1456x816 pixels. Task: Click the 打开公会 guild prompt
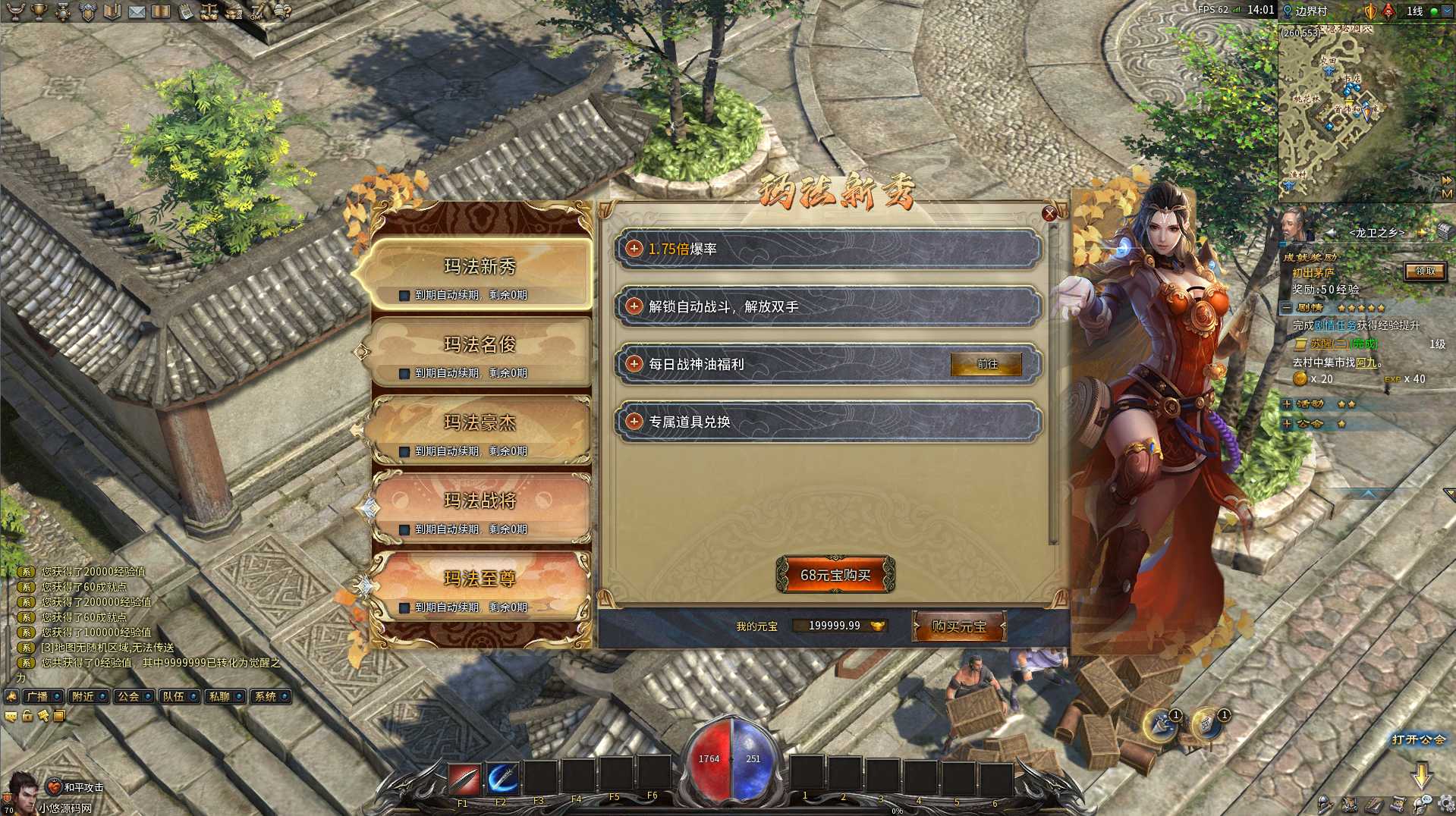1417,740
